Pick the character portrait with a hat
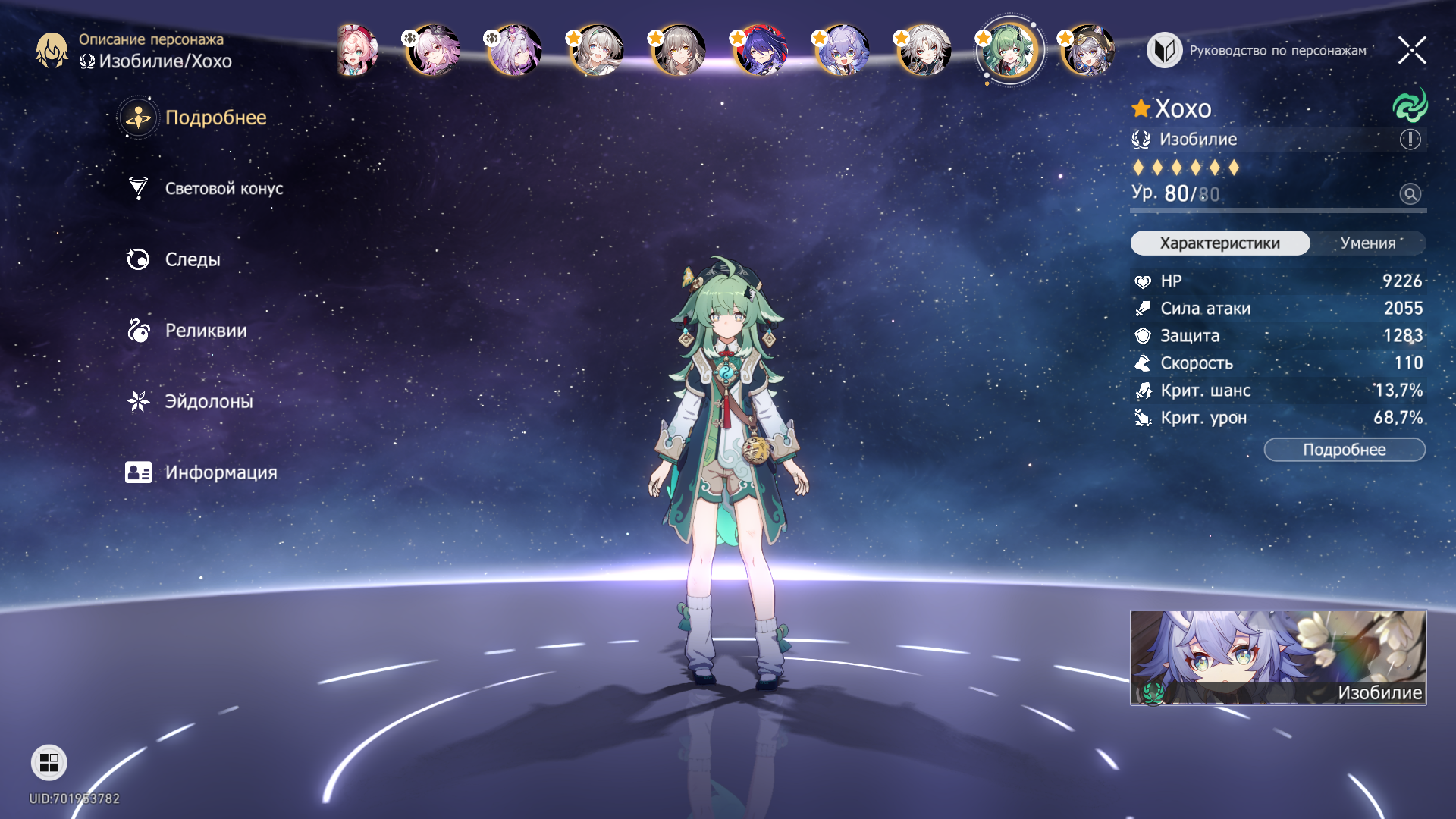This screenshot has height=819, width=1456. pos(1088,51)
